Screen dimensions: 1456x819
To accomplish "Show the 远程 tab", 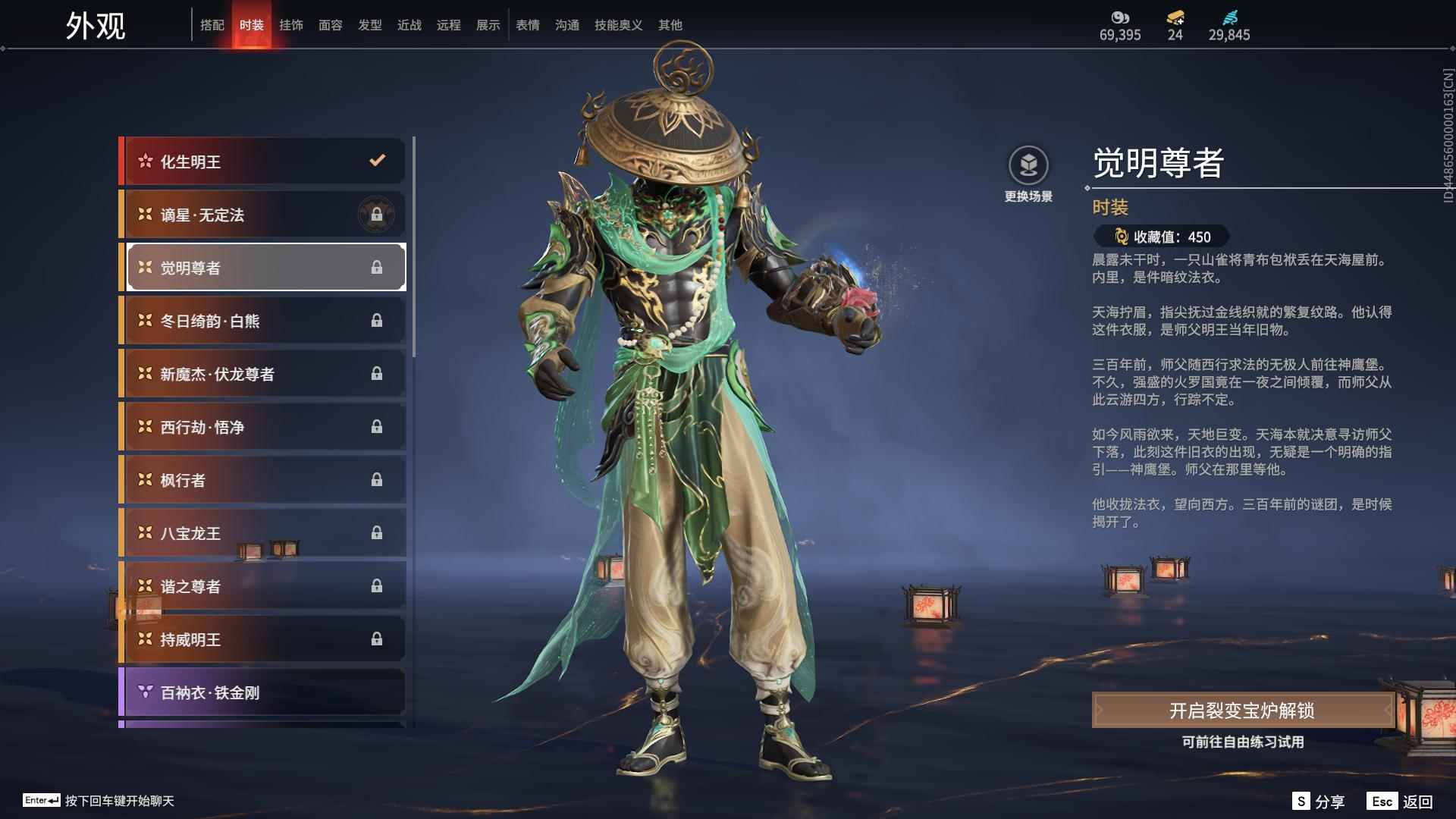I will point(449,25).
